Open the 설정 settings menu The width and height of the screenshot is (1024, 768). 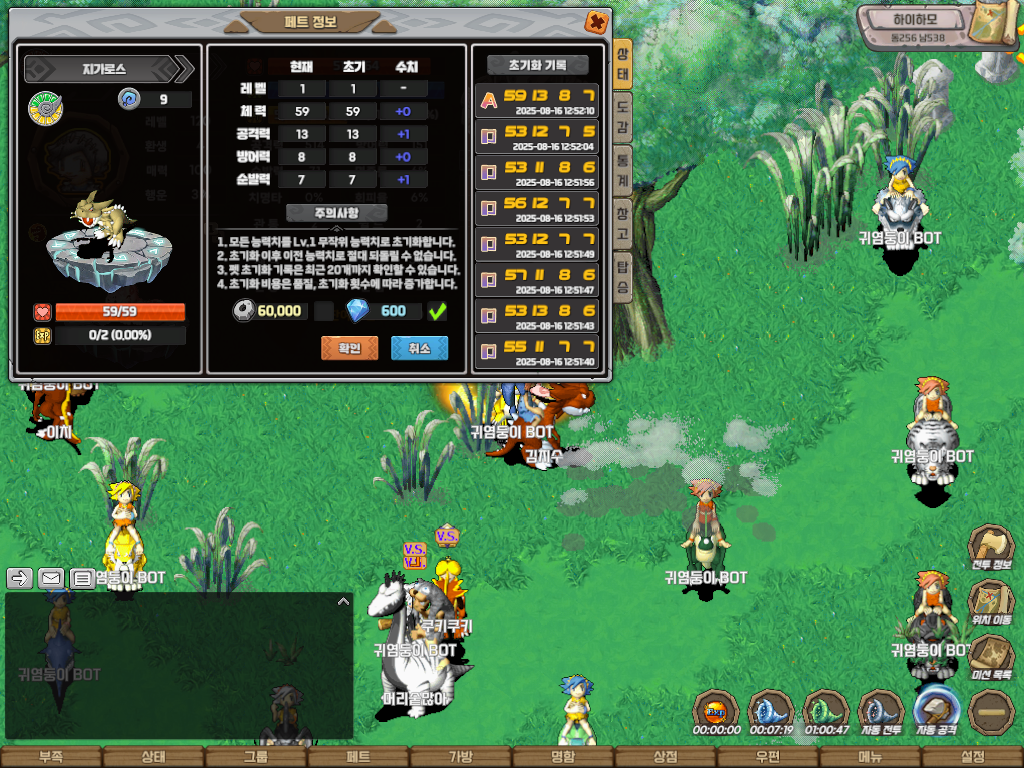tap(972, 757)
